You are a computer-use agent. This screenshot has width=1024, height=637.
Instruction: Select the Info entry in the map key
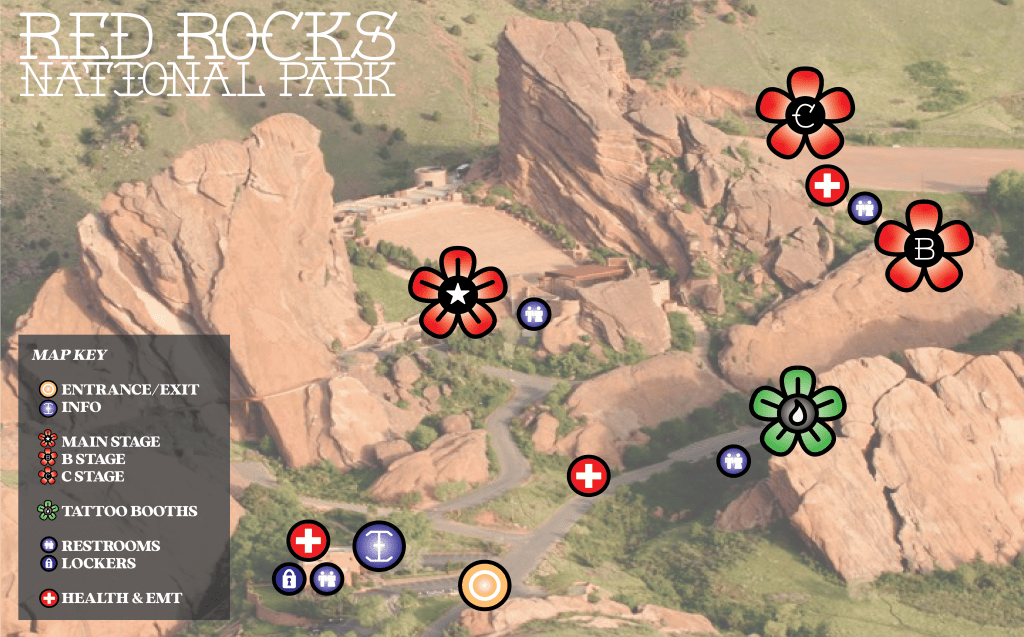point(81,407)
